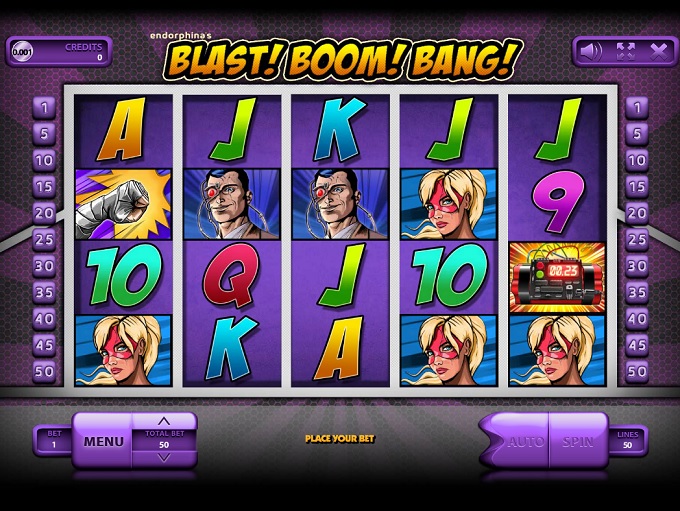Toggle the sound speaker icon

(x=592, y=50)
